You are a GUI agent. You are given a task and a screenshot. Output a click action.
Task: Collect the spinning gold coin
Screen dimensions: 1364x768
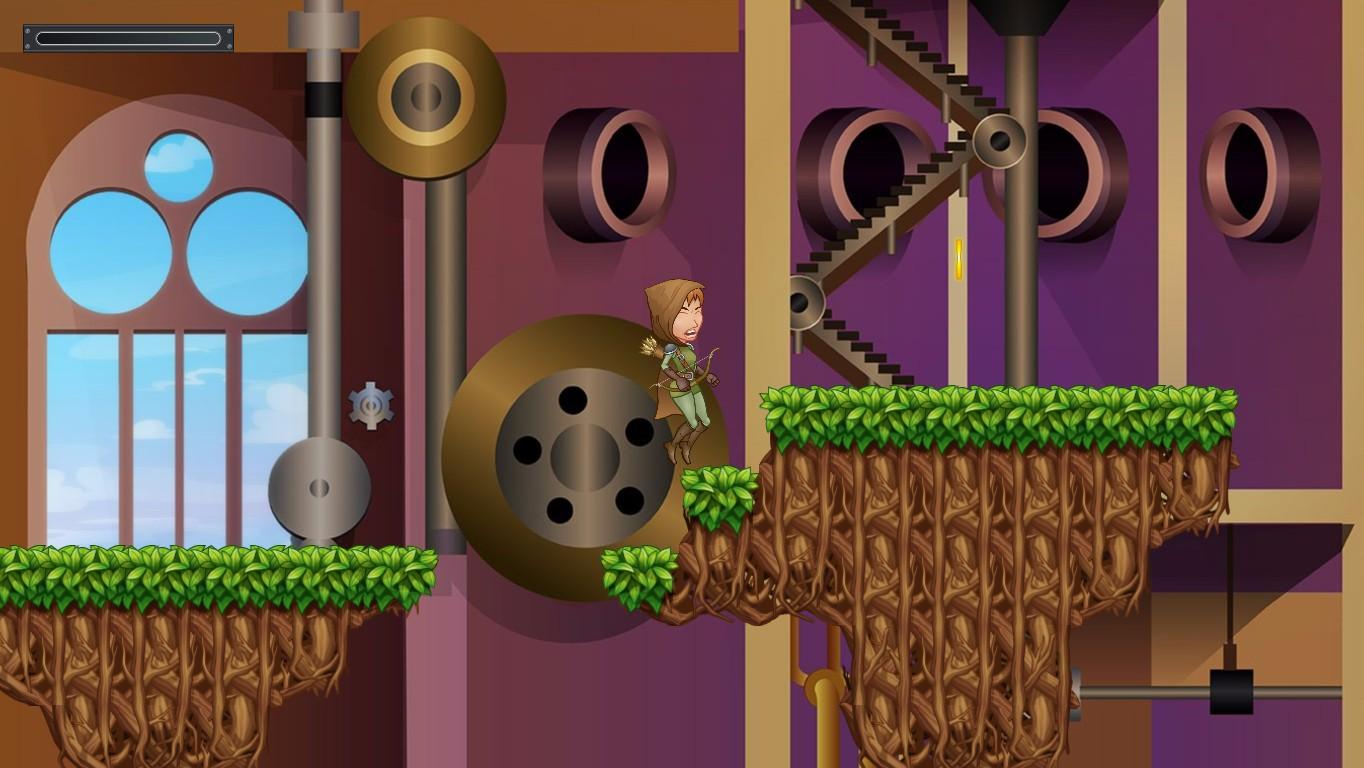[x=957, y=259]
